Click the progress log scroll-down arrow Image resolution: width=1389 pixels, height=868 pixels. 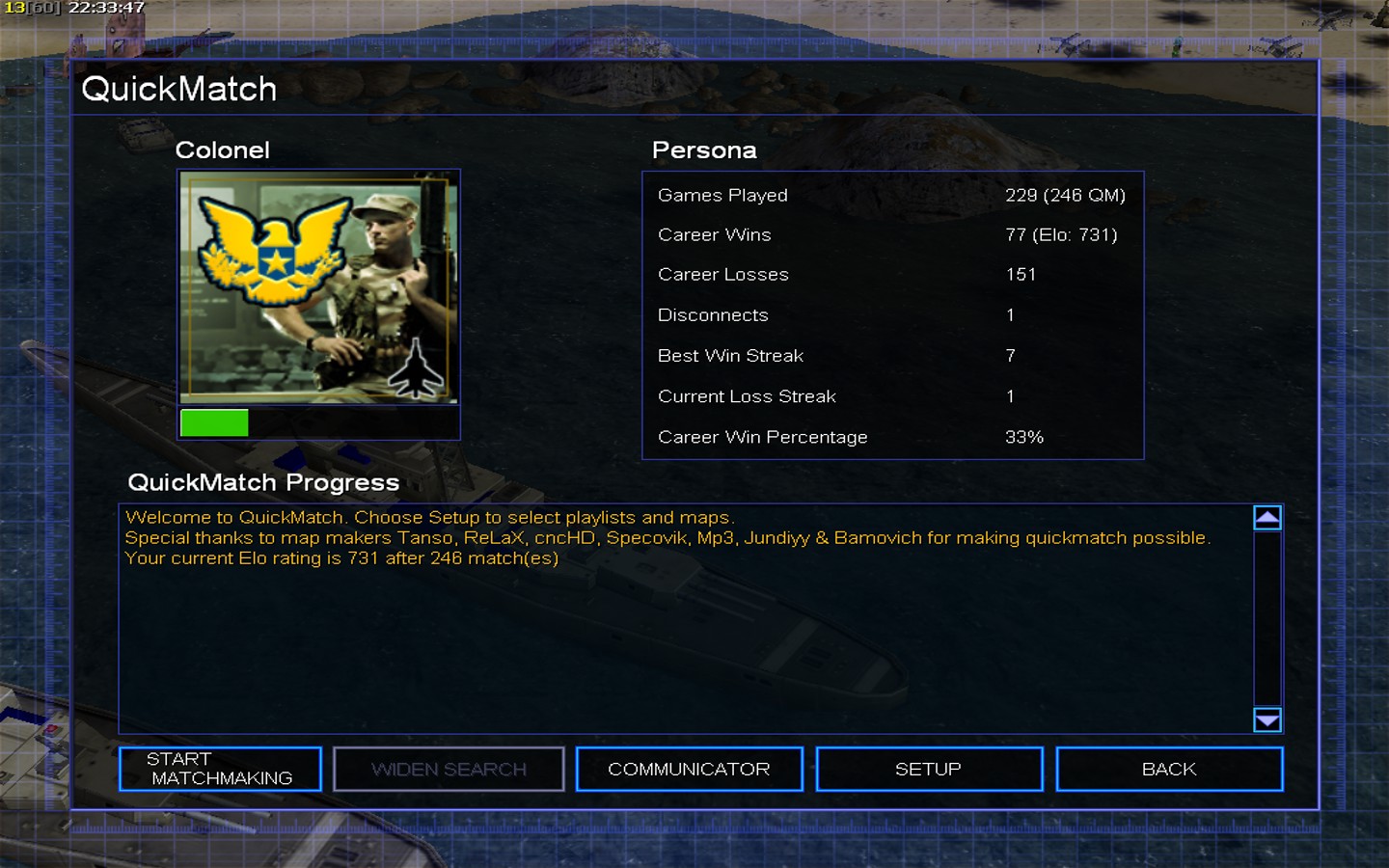[x=1266, y=719]
